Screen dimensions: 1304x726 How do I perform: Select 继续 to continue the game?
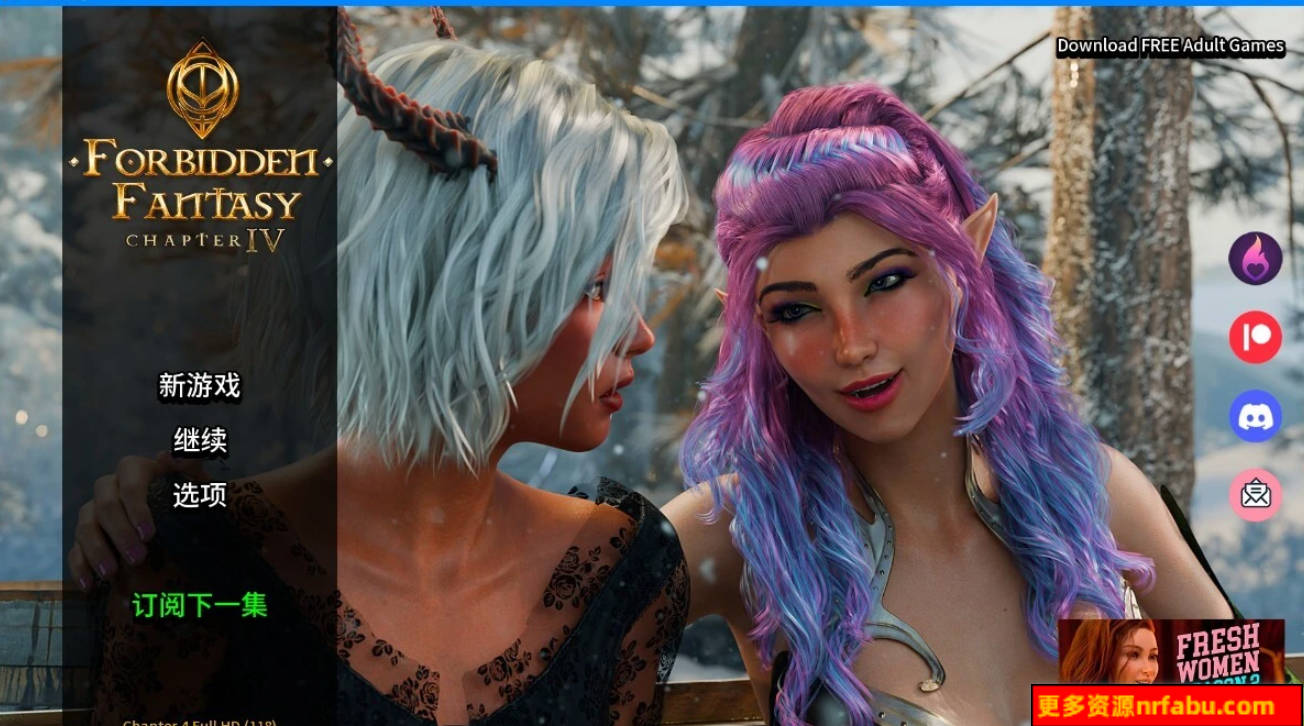click(x=200, y=440)
